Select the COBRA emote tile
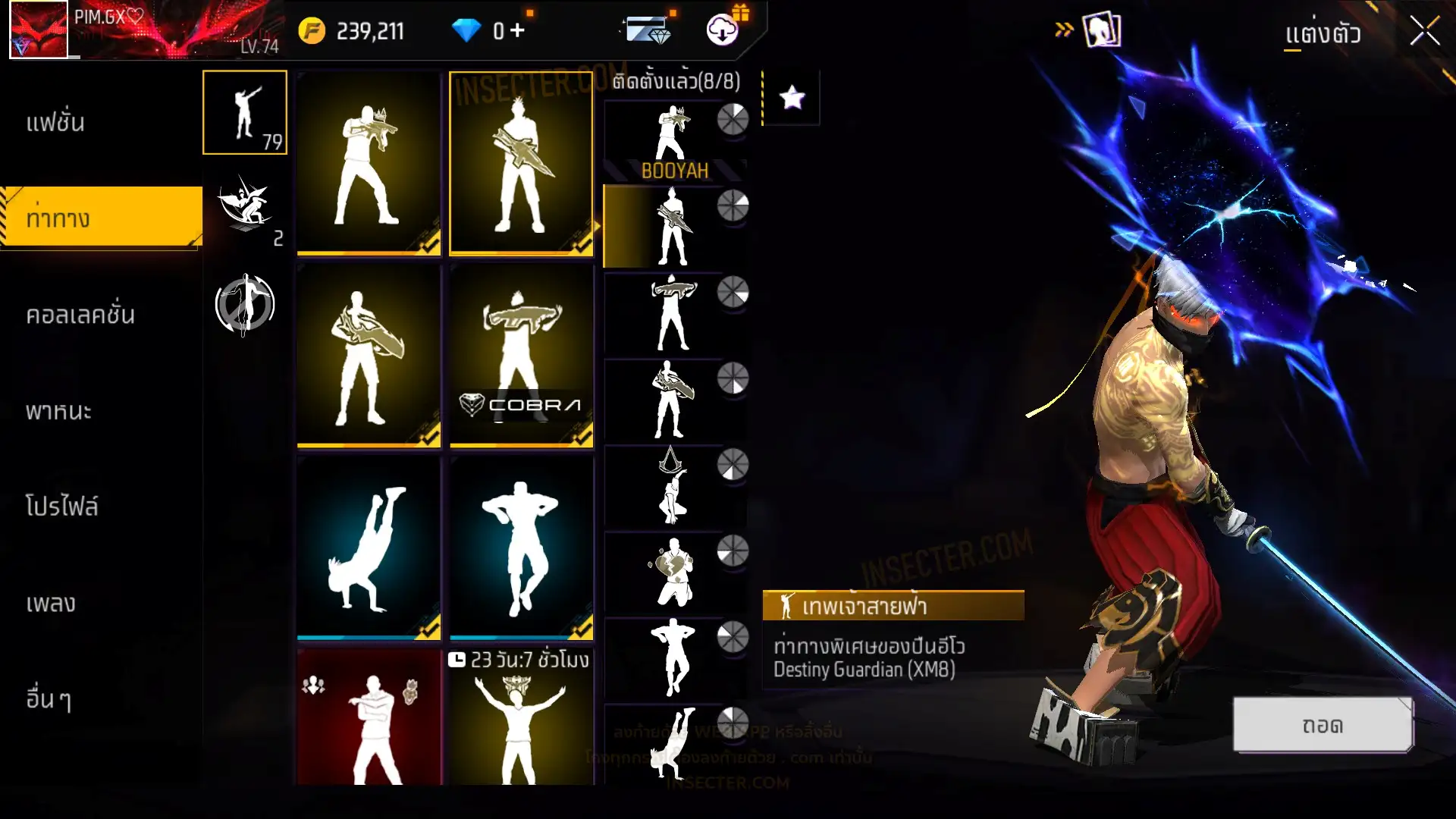This screenshot has width=1456, height=819. 521,355
